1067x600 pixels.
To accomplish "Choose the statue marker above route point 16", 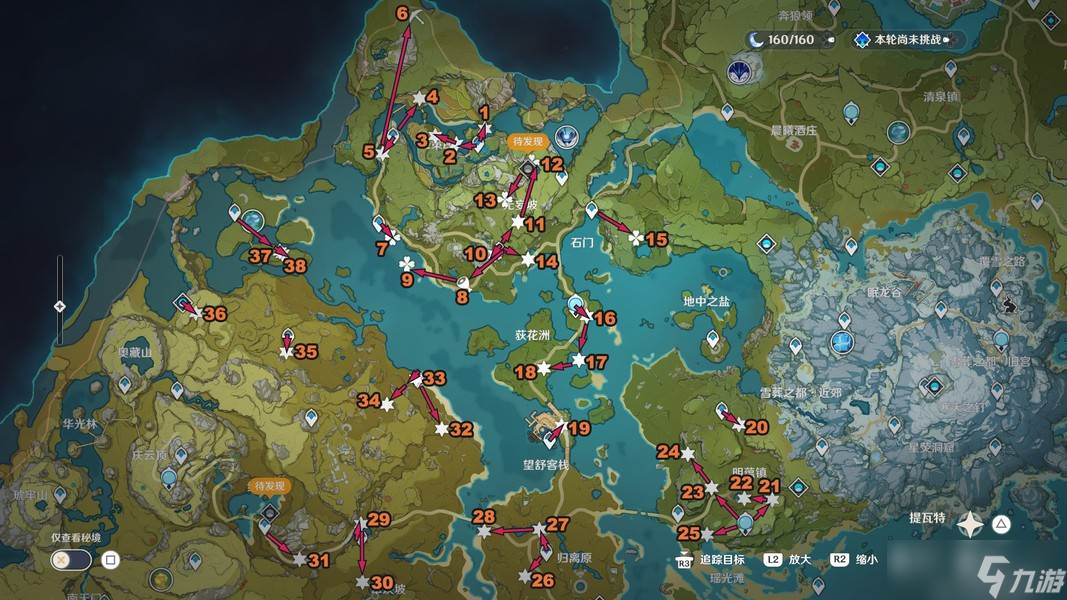I will [x=575, y=303].
